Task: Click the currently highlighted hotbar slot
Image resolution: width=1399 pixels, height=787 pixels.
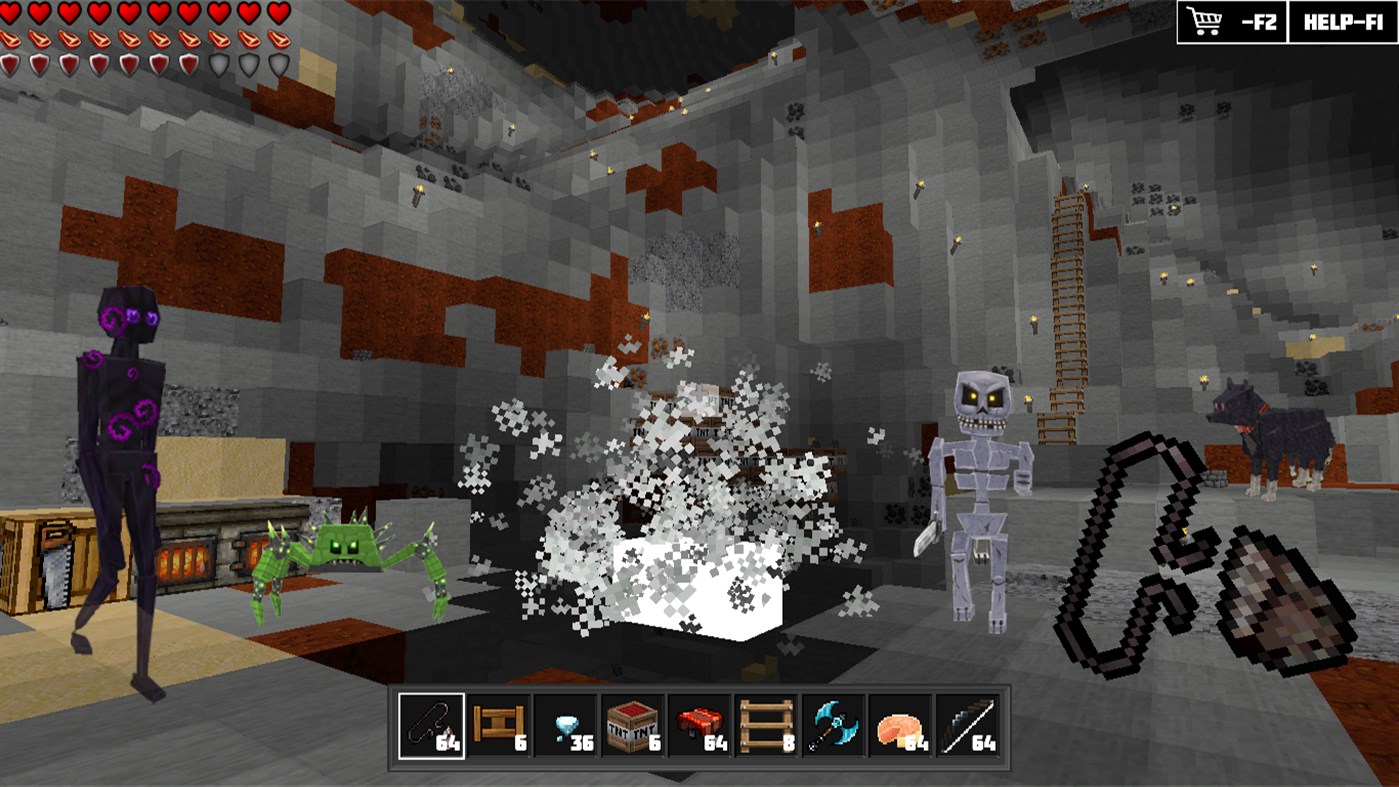Action: click(430, 727)
